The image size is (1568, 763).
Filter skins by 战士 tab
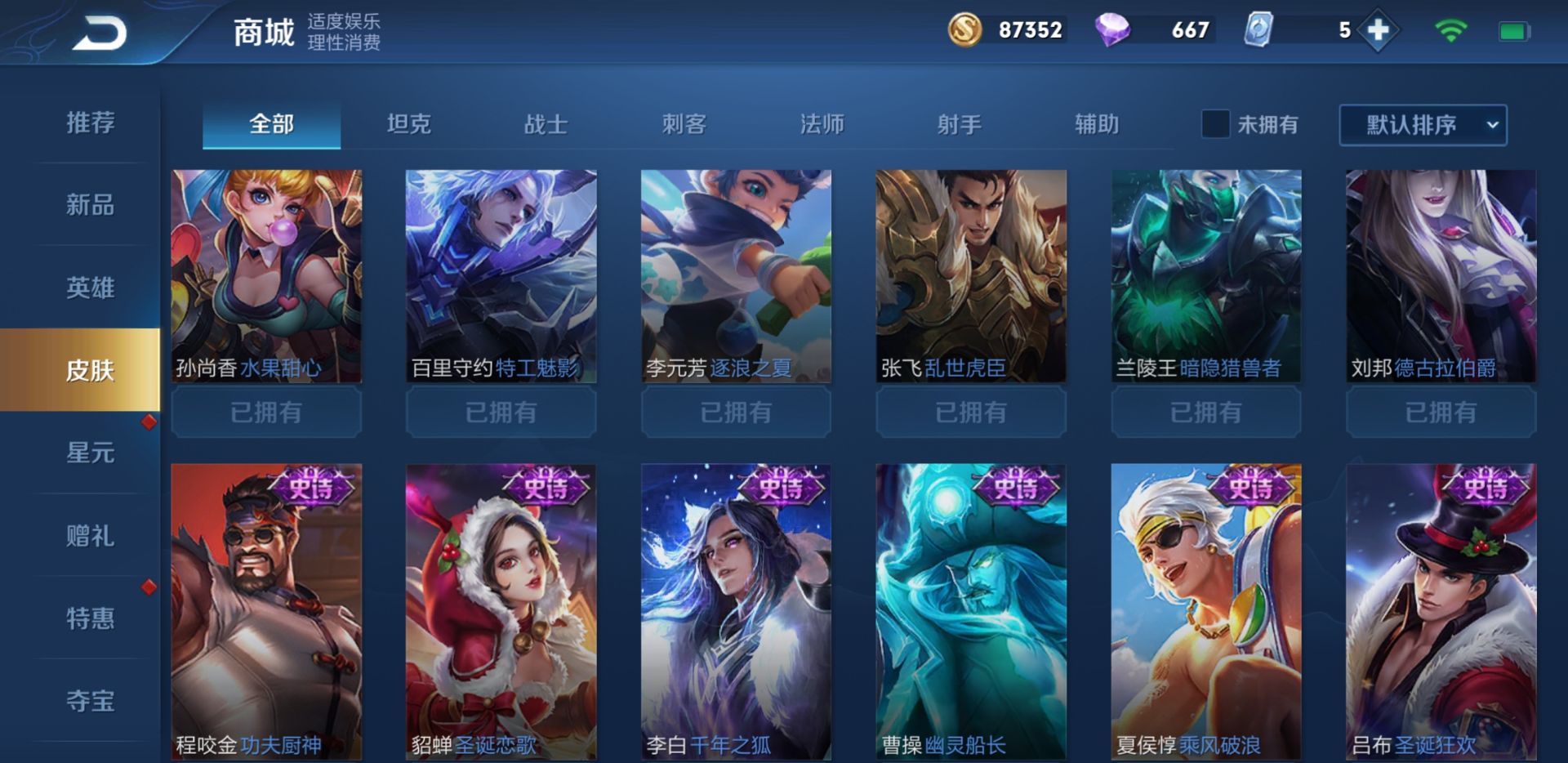pyautogui.click(x=546, y=124)
